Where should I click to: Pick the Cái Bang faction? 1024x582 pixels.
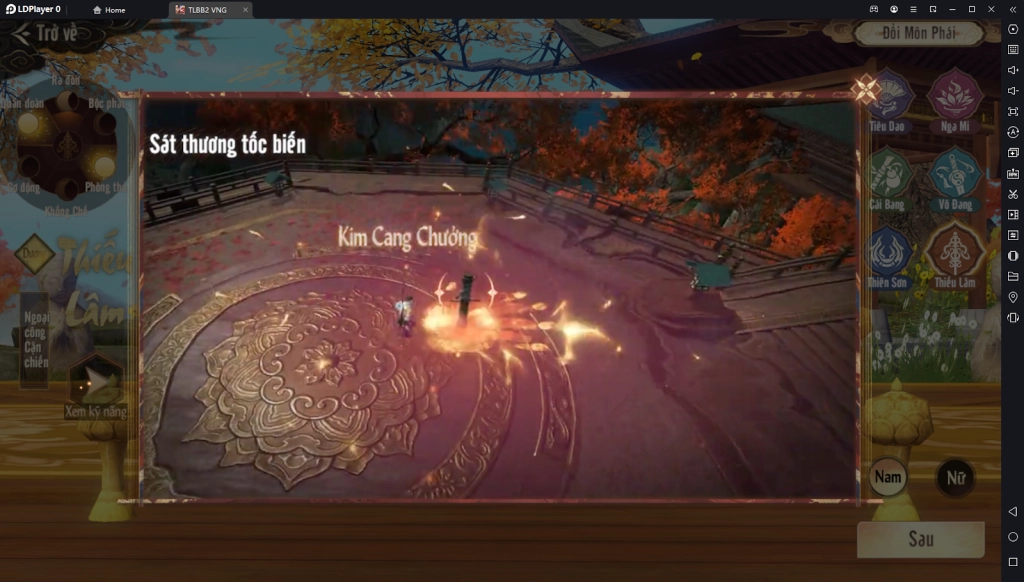point(889,176)
